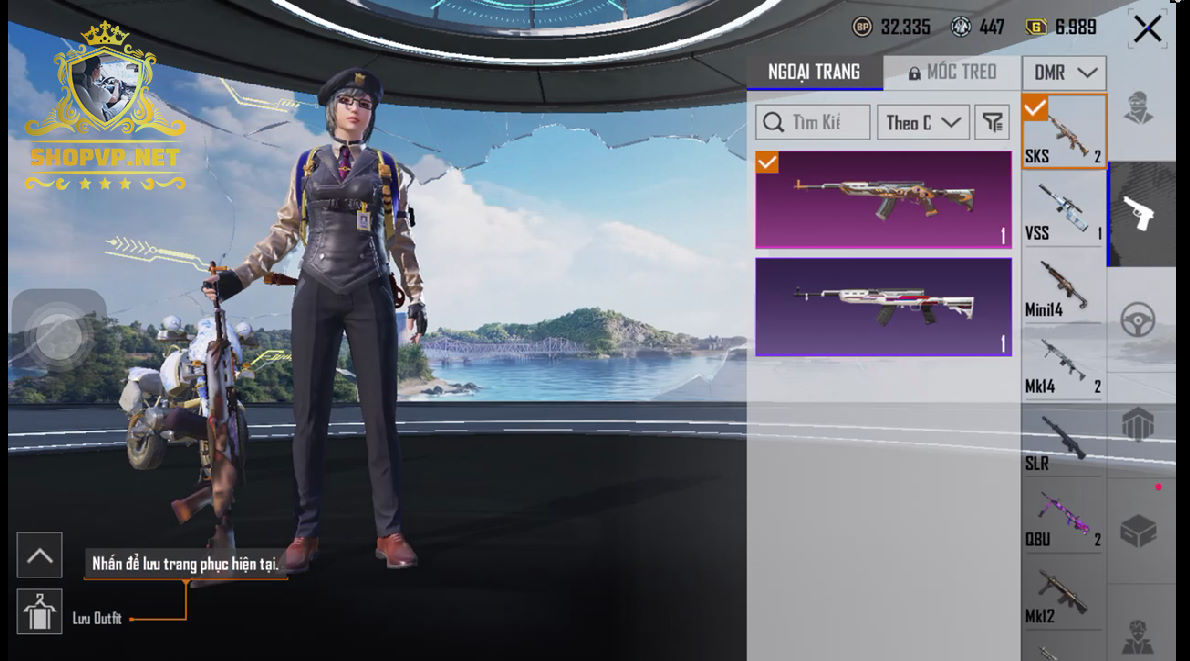
Task: Open the locked Móc Treo tab
Action: tap(952, 72)
